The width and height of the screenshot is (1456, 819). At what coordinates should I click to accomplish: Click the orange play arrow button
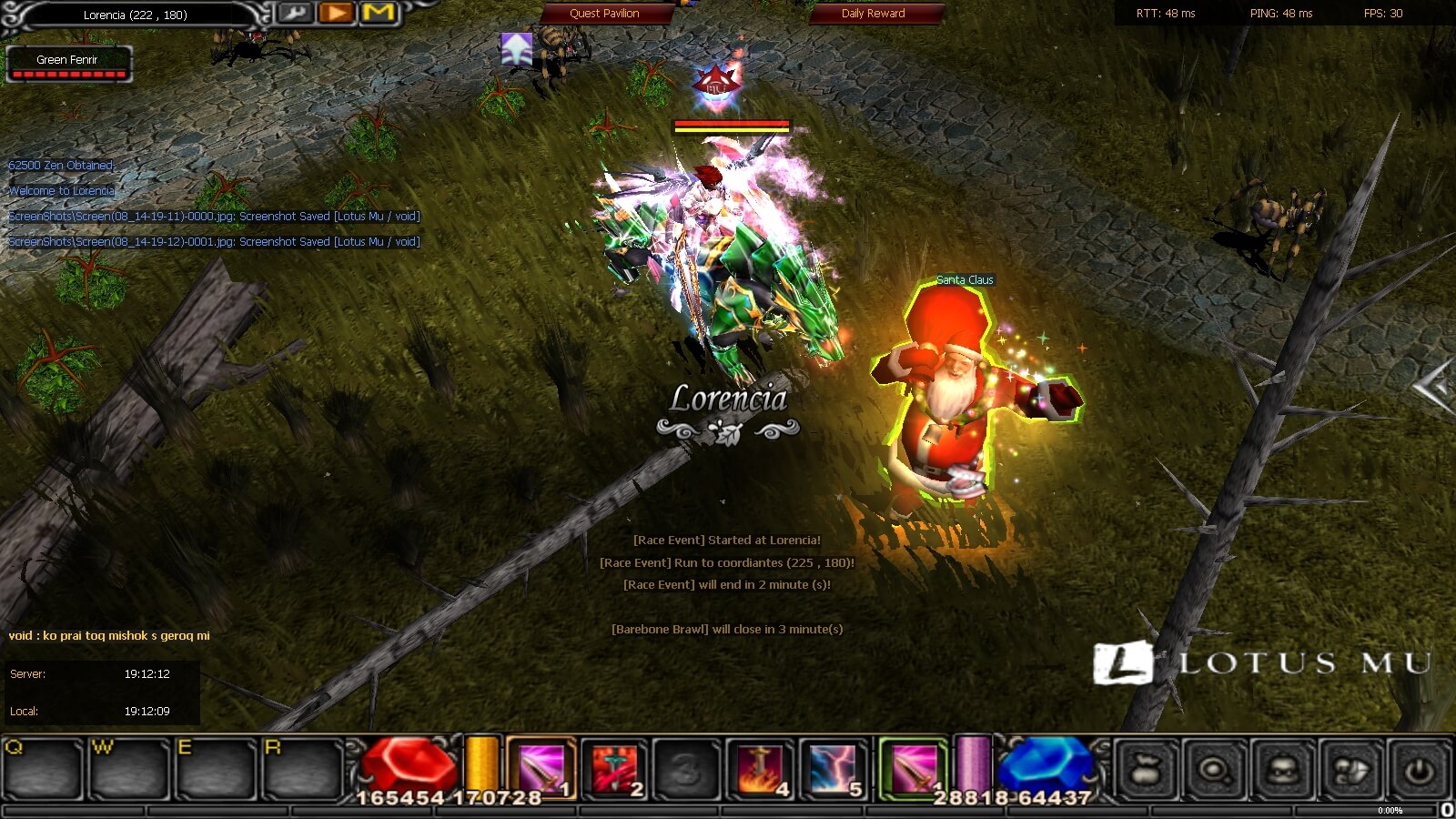337,13
